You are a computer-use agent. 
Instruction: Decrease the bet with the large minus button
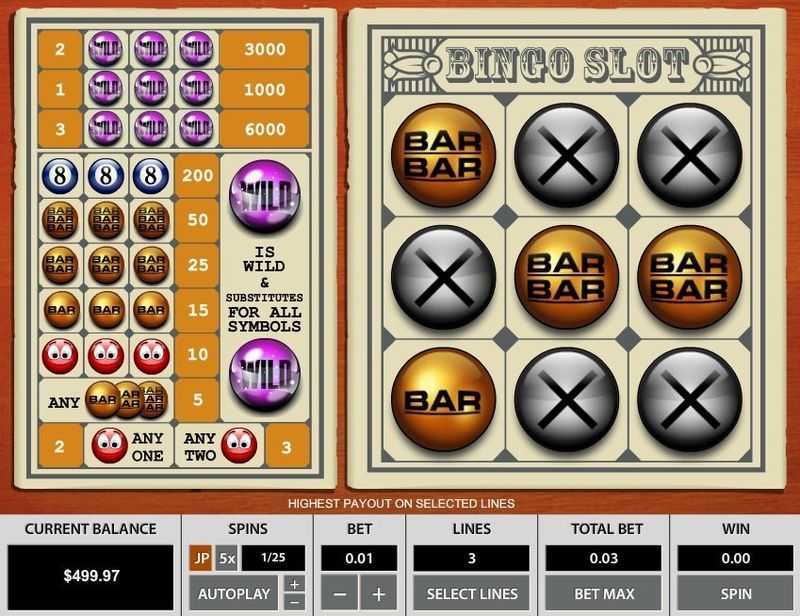click(340, 593)
